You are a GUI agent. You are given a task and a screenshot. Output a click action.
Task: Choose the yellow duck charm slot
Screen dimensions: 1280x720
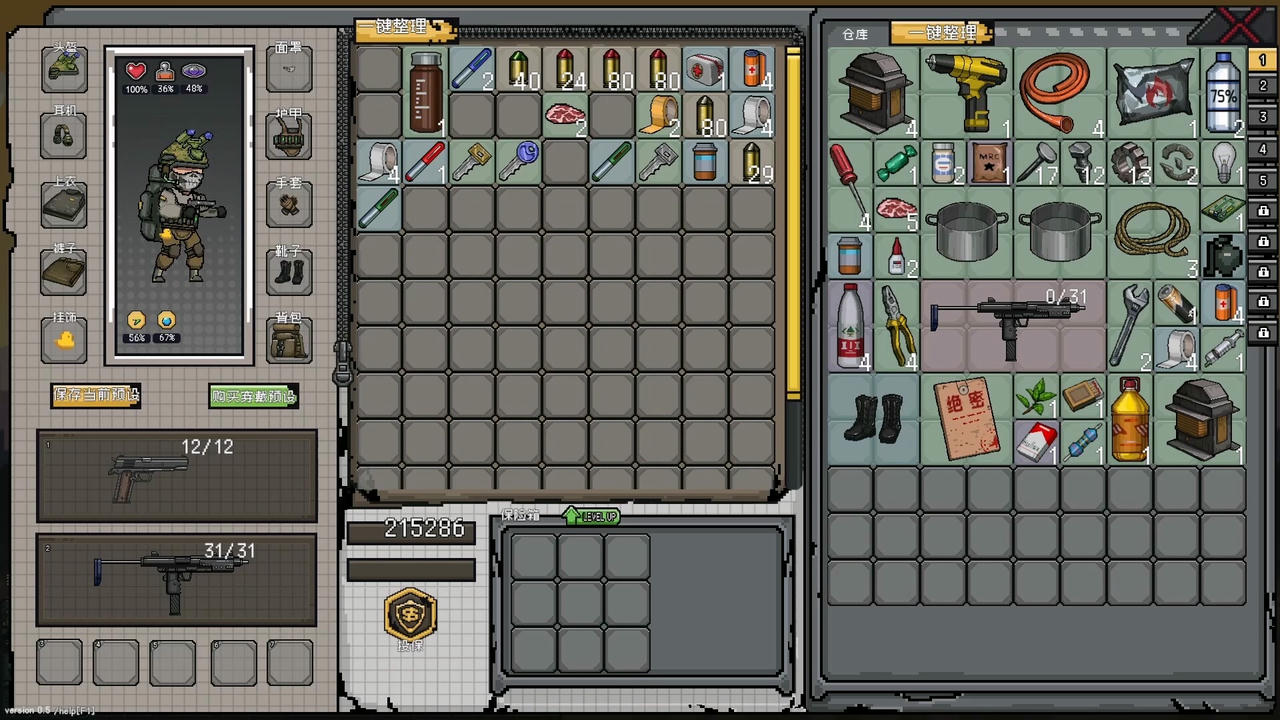tap(64, 340)
